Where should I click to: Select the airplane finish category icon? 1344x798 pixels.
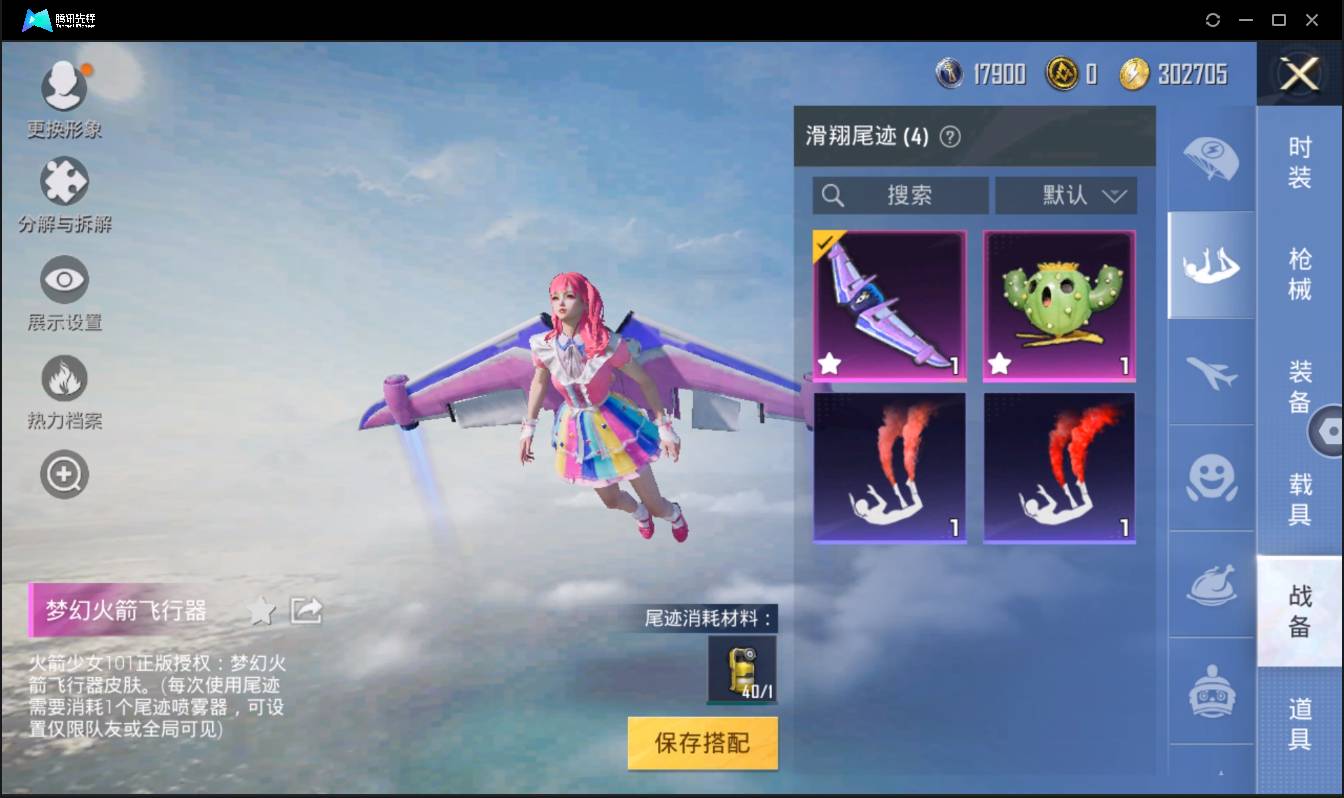(1210, 374)
